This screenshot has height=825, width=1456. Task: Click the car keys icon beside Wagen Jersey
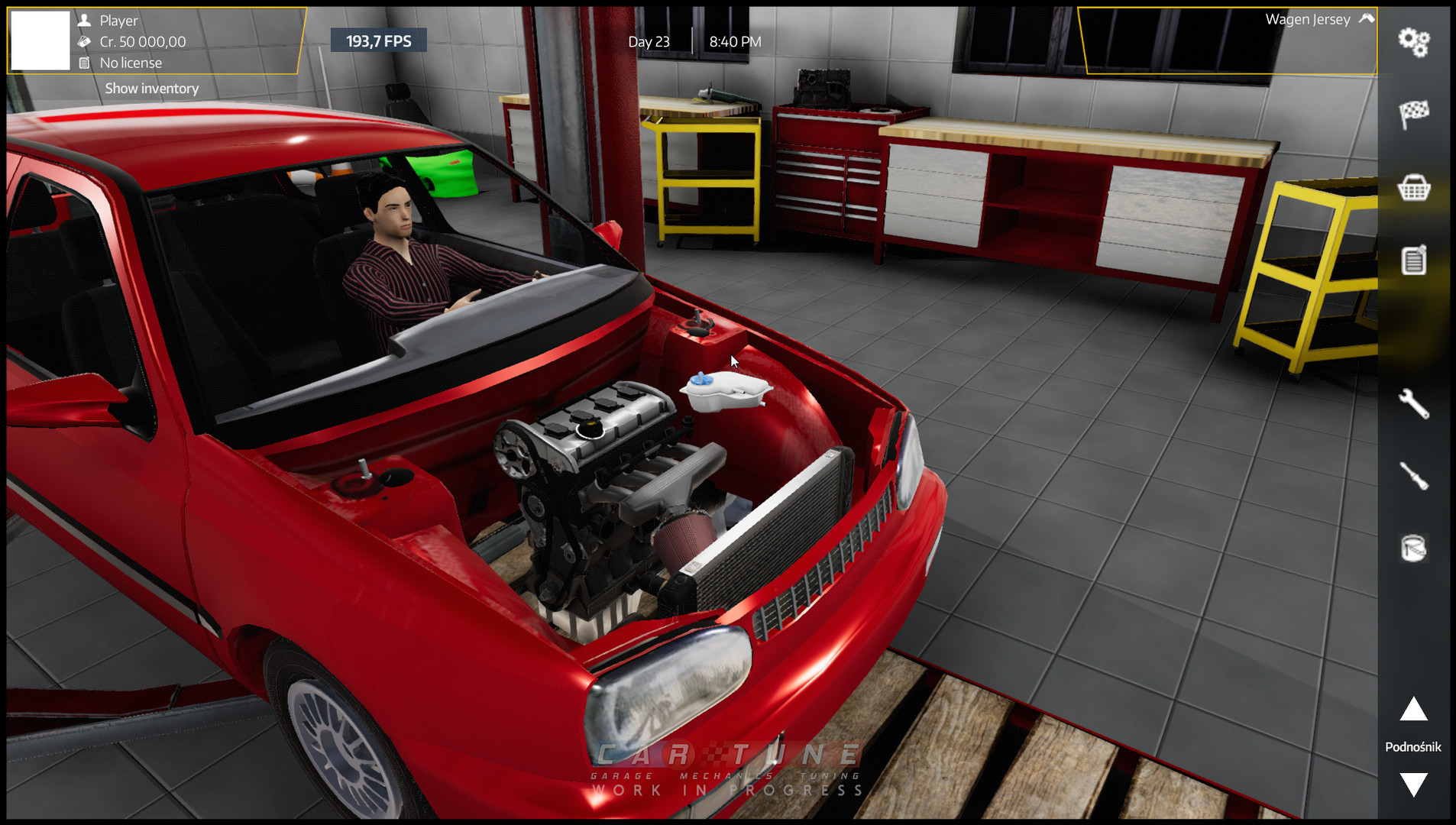(1365, 18)
